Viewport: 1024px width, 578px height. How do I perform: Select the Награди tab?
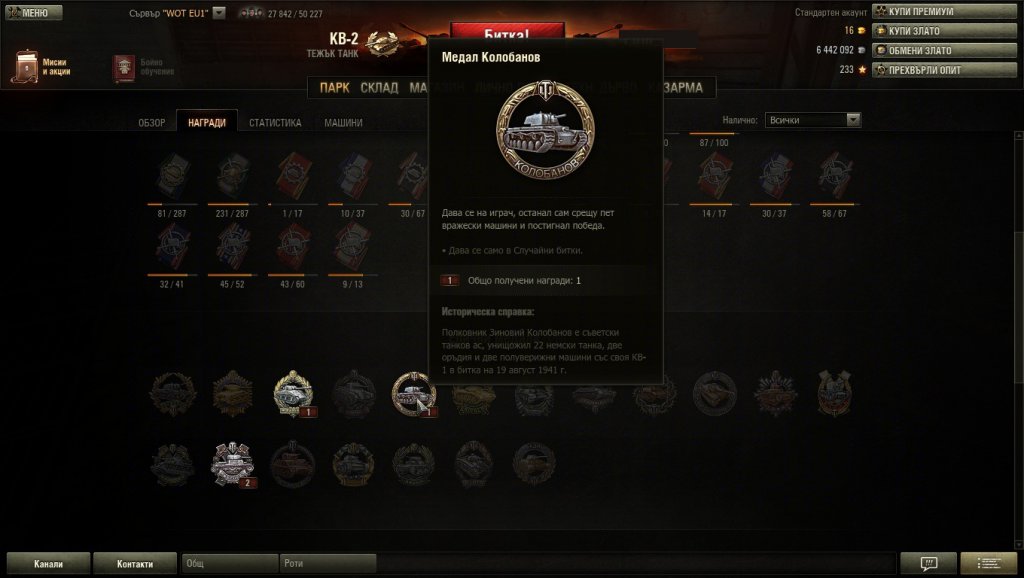pyautogui.click(x=207, y=123)
